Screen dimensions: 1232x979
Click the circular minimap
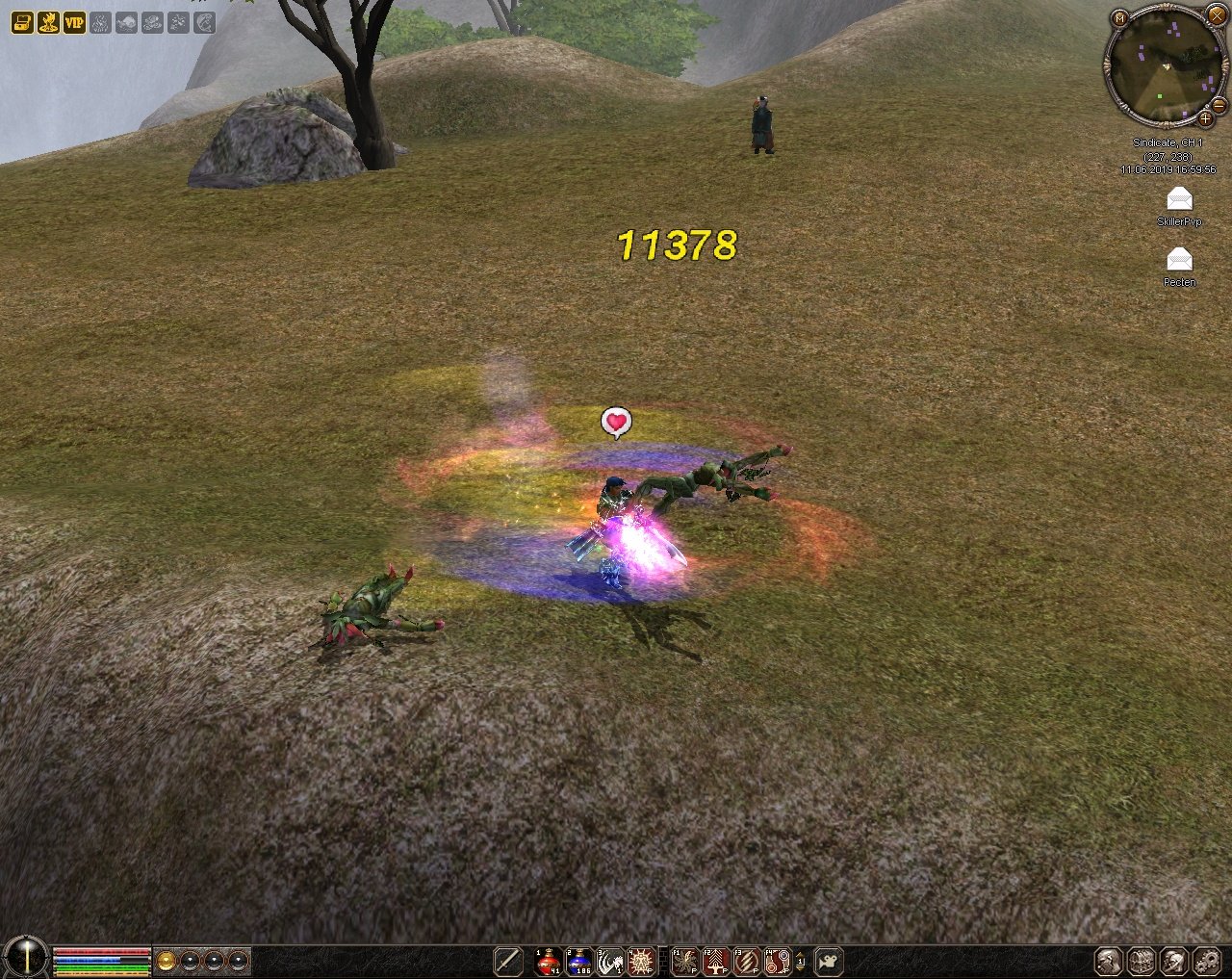pyautogui.click(x=1165, y=65)
